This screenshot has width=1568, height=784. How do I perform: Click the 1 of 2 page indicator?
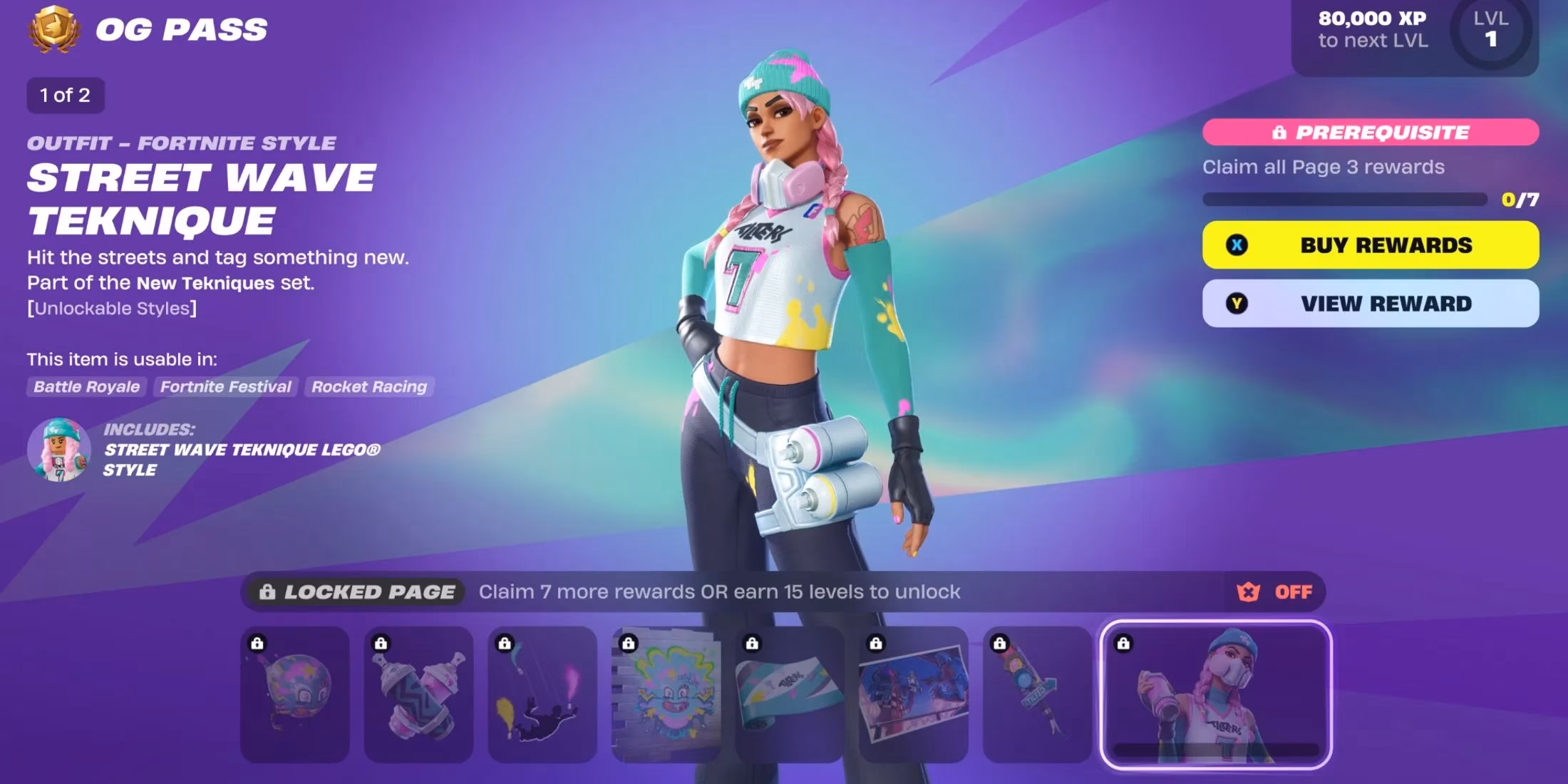click(x=65, y=95)
